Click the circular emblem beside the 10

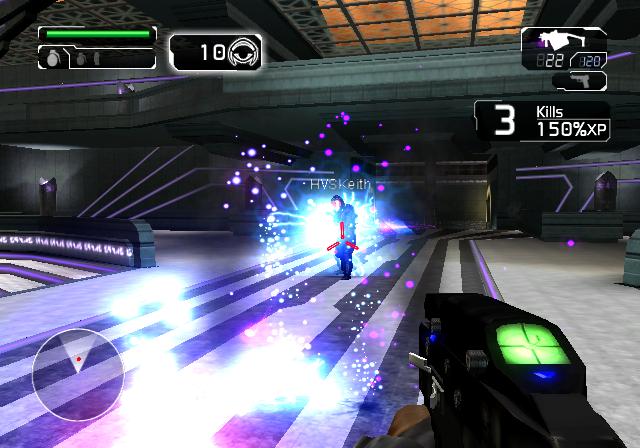[244, 52]
